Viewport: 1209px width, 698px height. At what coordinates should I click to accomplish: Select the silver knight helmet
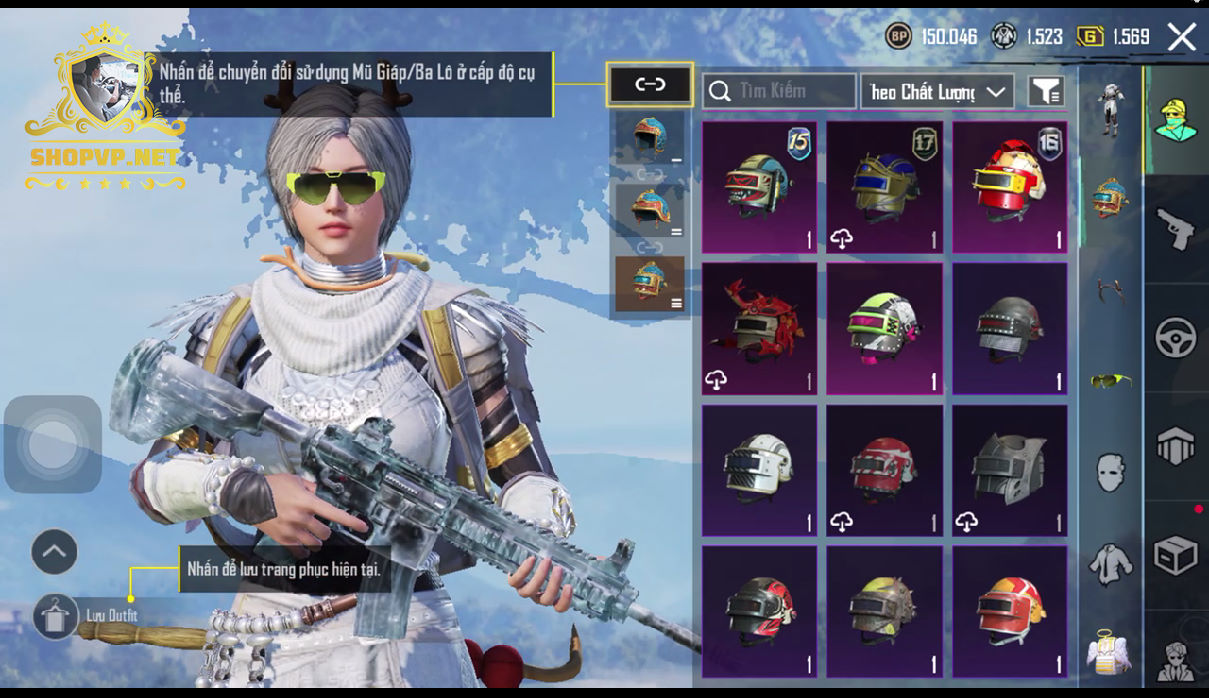tap(1009, 470)
